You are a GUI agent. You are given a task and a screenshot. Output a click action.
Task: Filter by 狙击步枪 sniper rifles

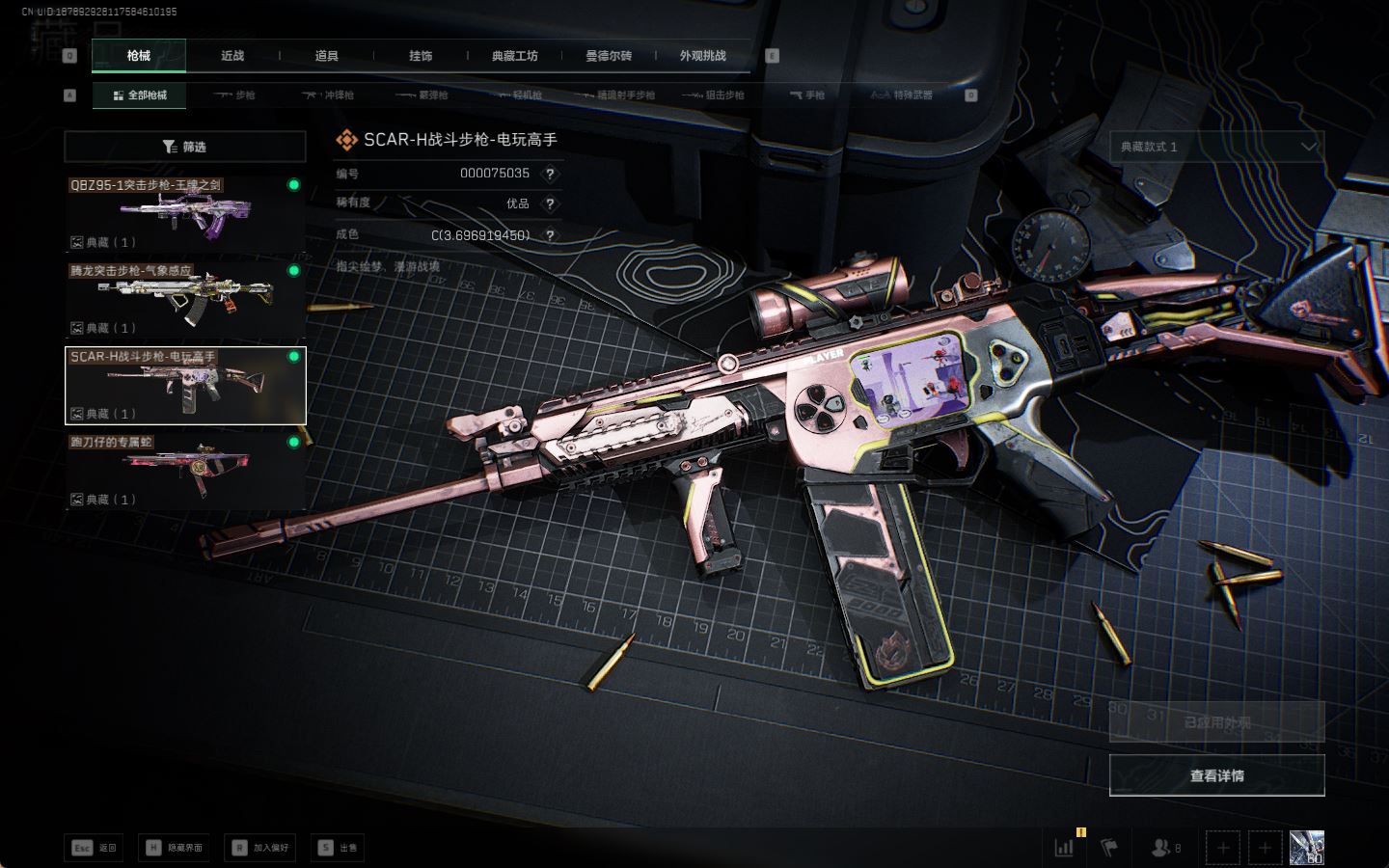click(x=714, y=95)
